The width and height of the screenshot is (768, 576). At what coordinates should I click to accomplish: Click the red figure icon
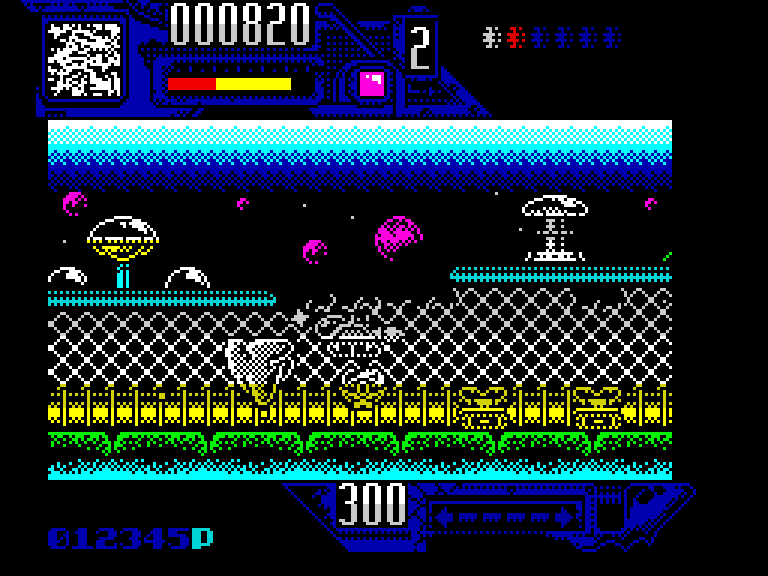pyautogui.click(x=515, y=38)
